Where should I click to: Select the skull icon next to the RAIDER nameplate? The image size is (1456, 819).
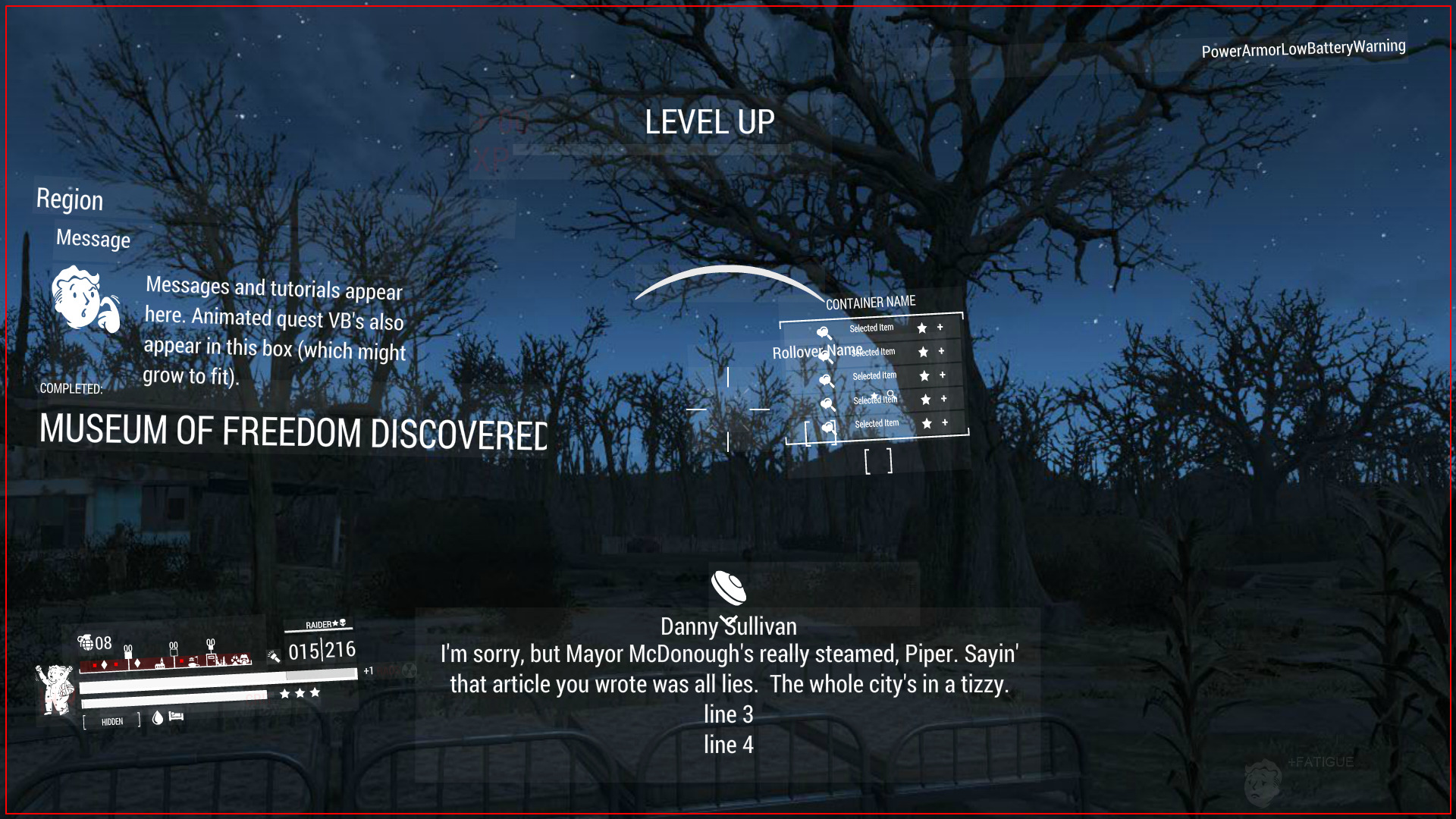click(x=343, y=624)
